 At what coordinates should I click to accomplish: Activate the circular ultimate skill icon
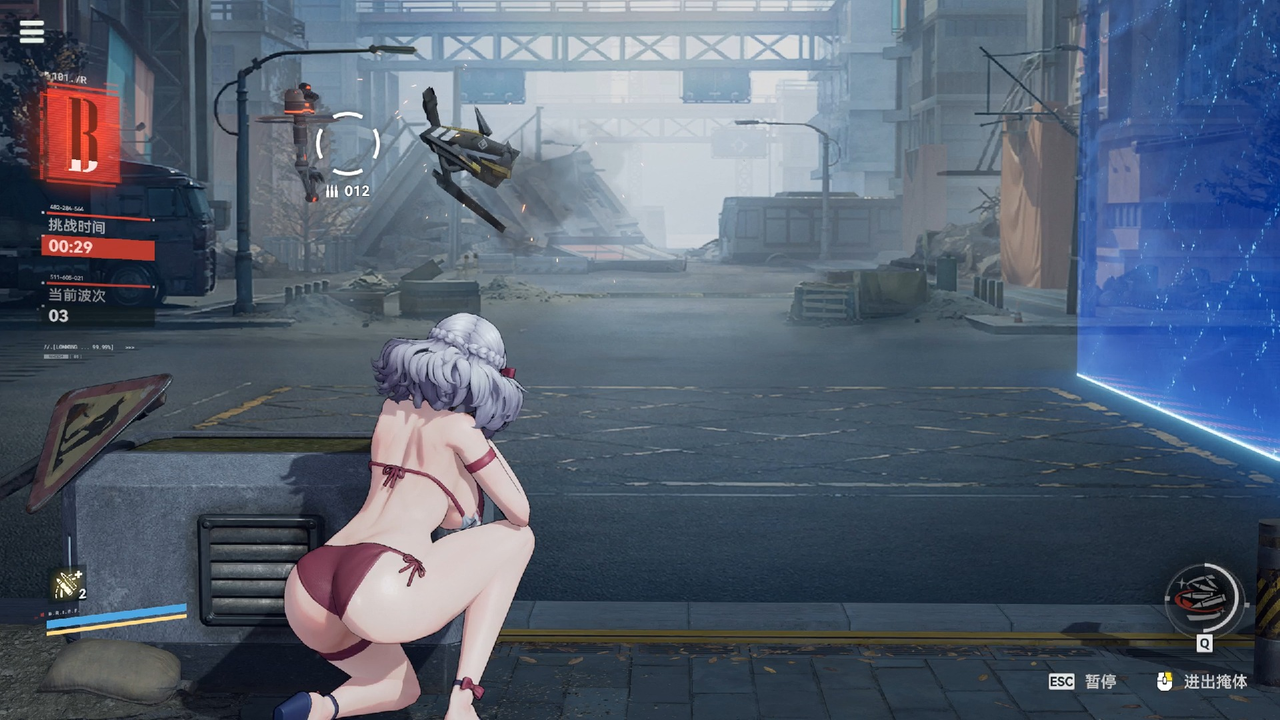pos(1204,599)
